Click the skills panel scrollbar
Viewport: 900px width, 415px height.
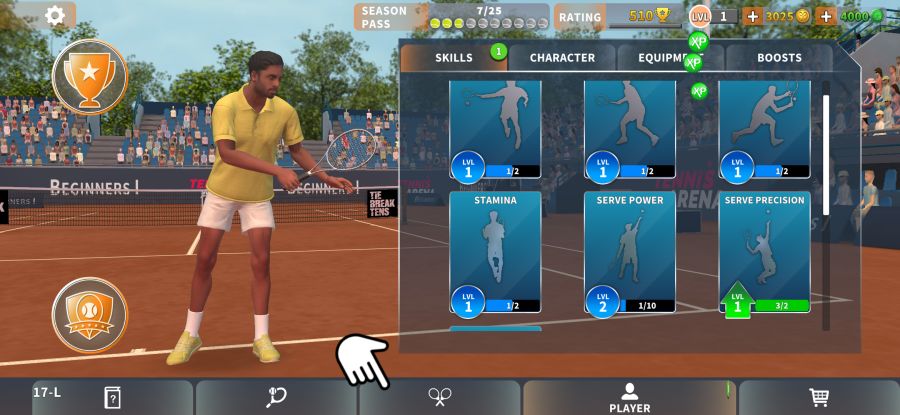coord(826,150)
